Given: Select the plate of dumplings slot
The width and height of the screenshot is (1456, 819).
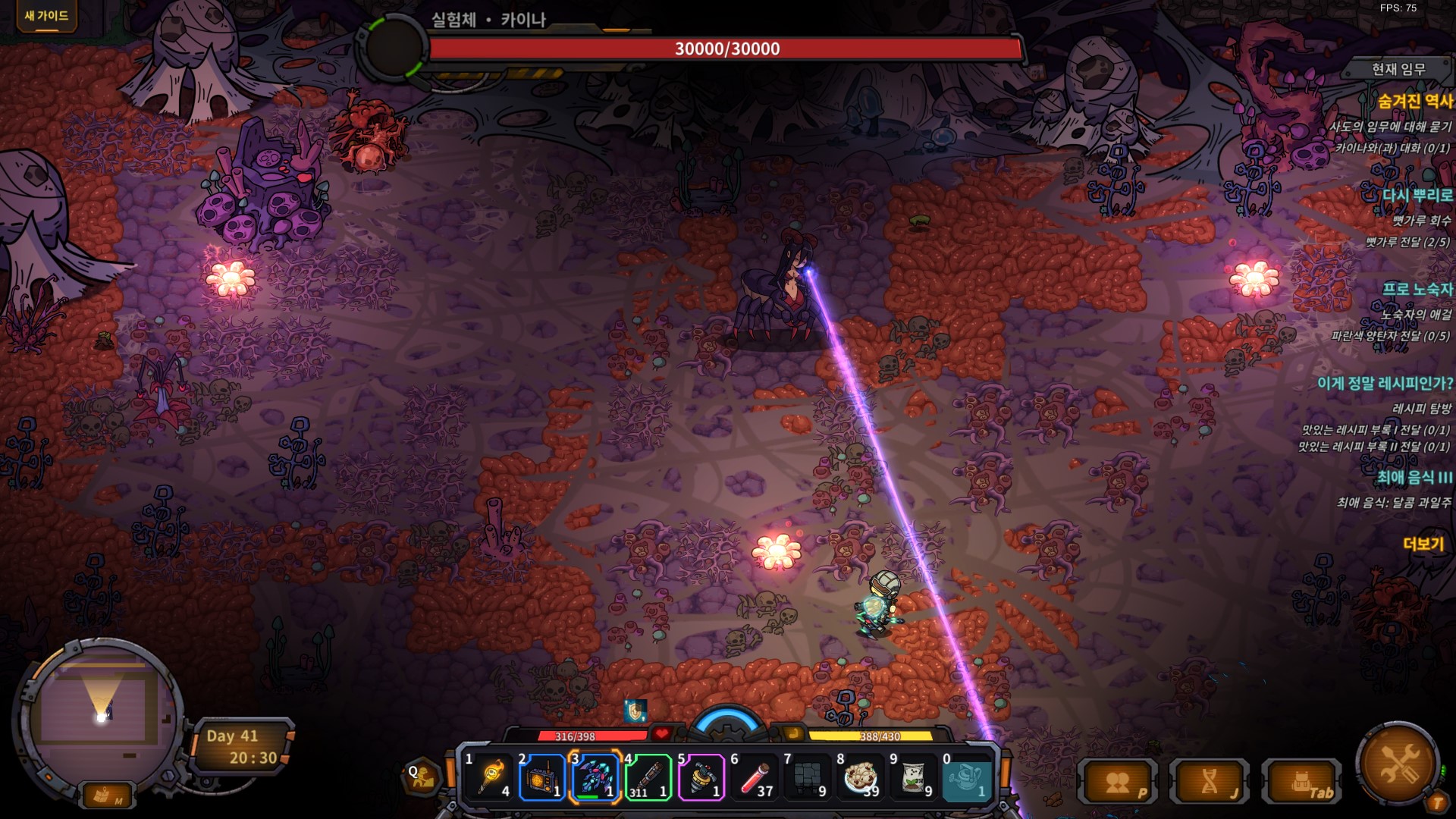Looking at the screenshot, I should pos(860,777).
